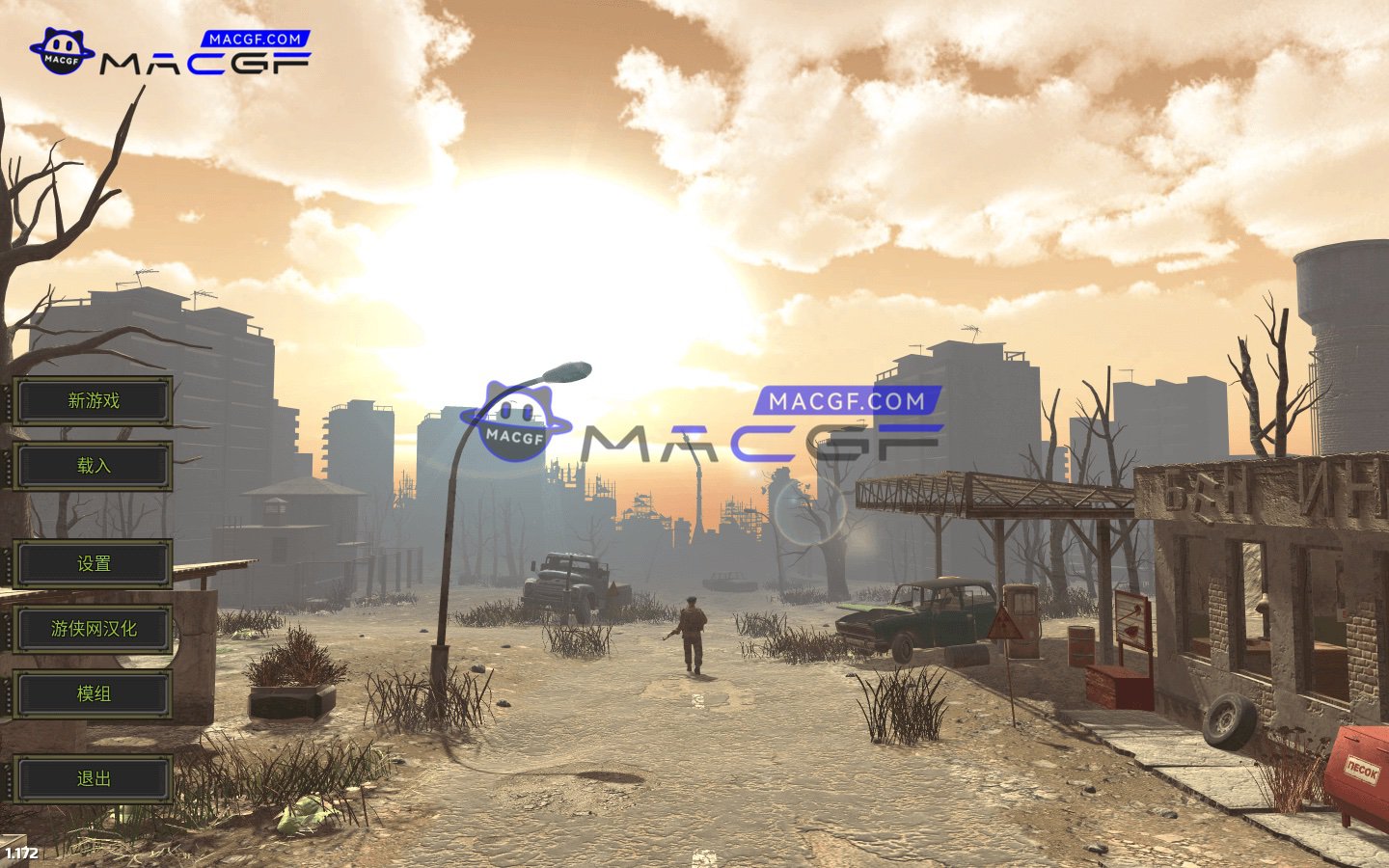Open the 载入 load game screen

tap(93, 466)
